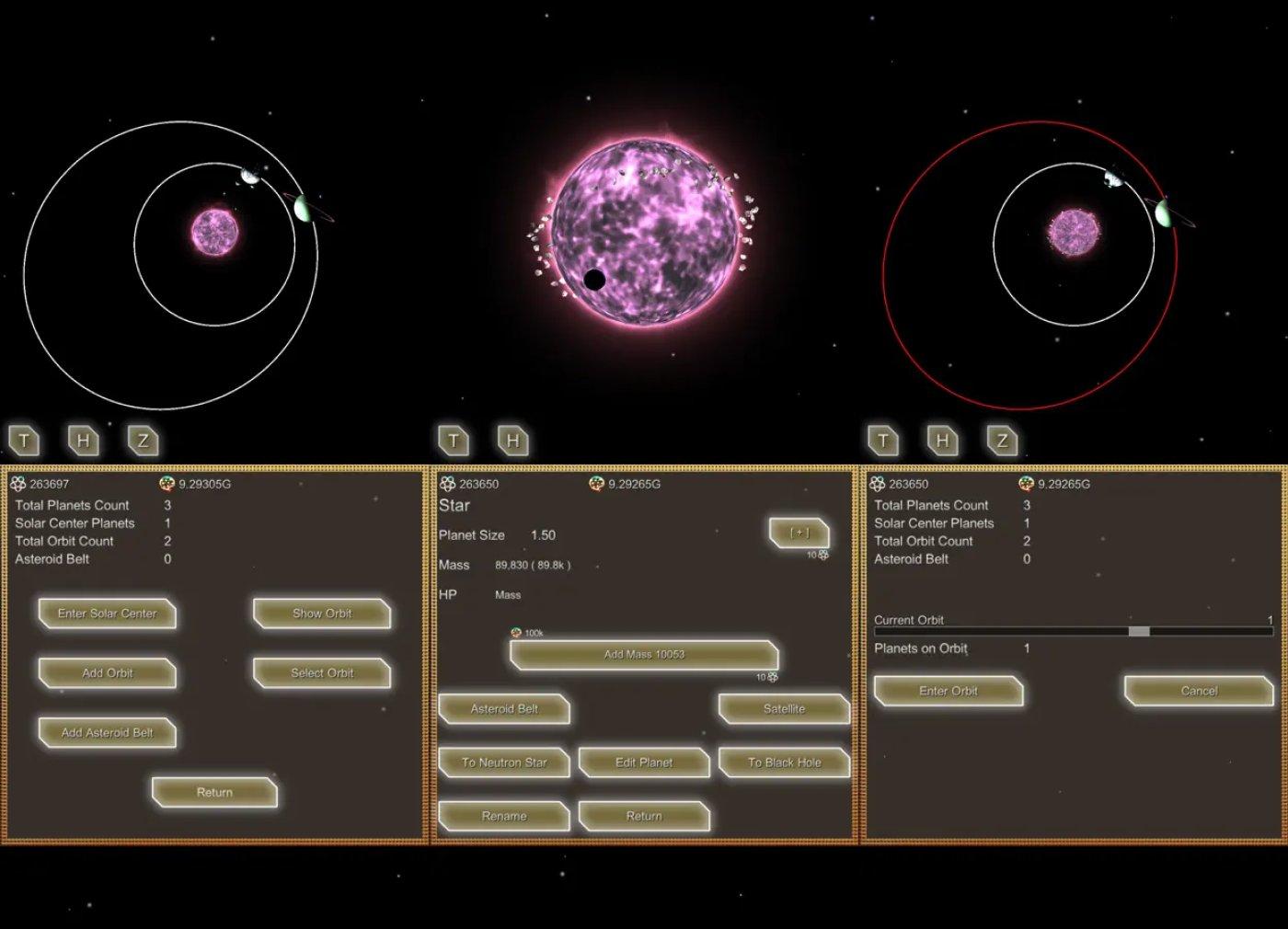Select the H hex icon above the Star panel
The width and height of the screenshot is (1288, 929).
click(x=513, y=441)
